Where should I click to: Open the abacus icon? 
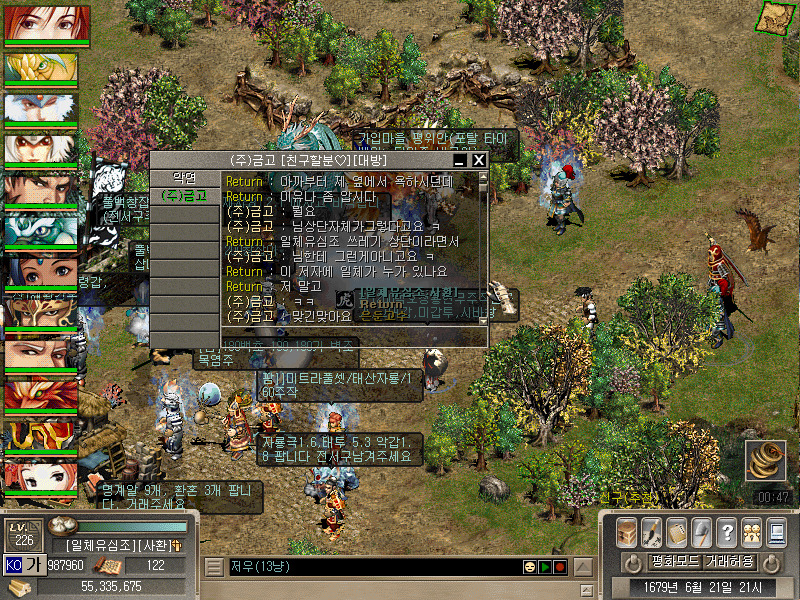tap(677, 531)
